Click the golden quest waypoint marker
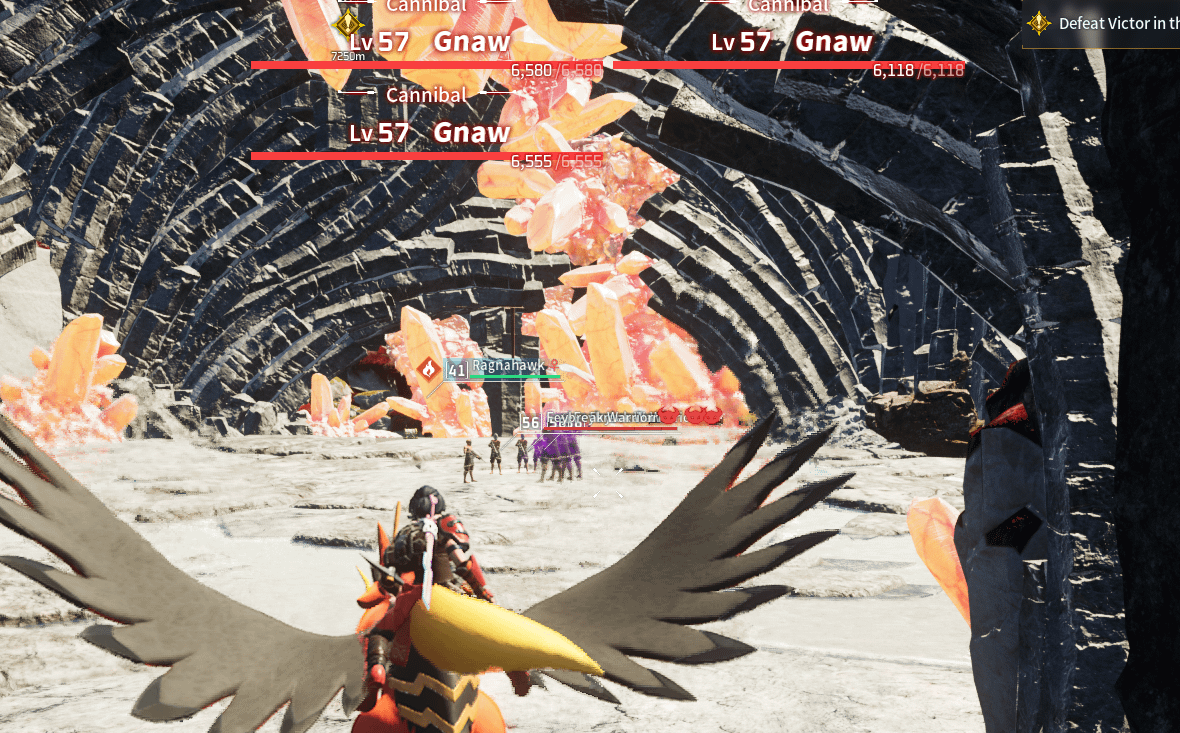Image resolution: width=1180 pixels, height=733 pixels. pos(347,24)
